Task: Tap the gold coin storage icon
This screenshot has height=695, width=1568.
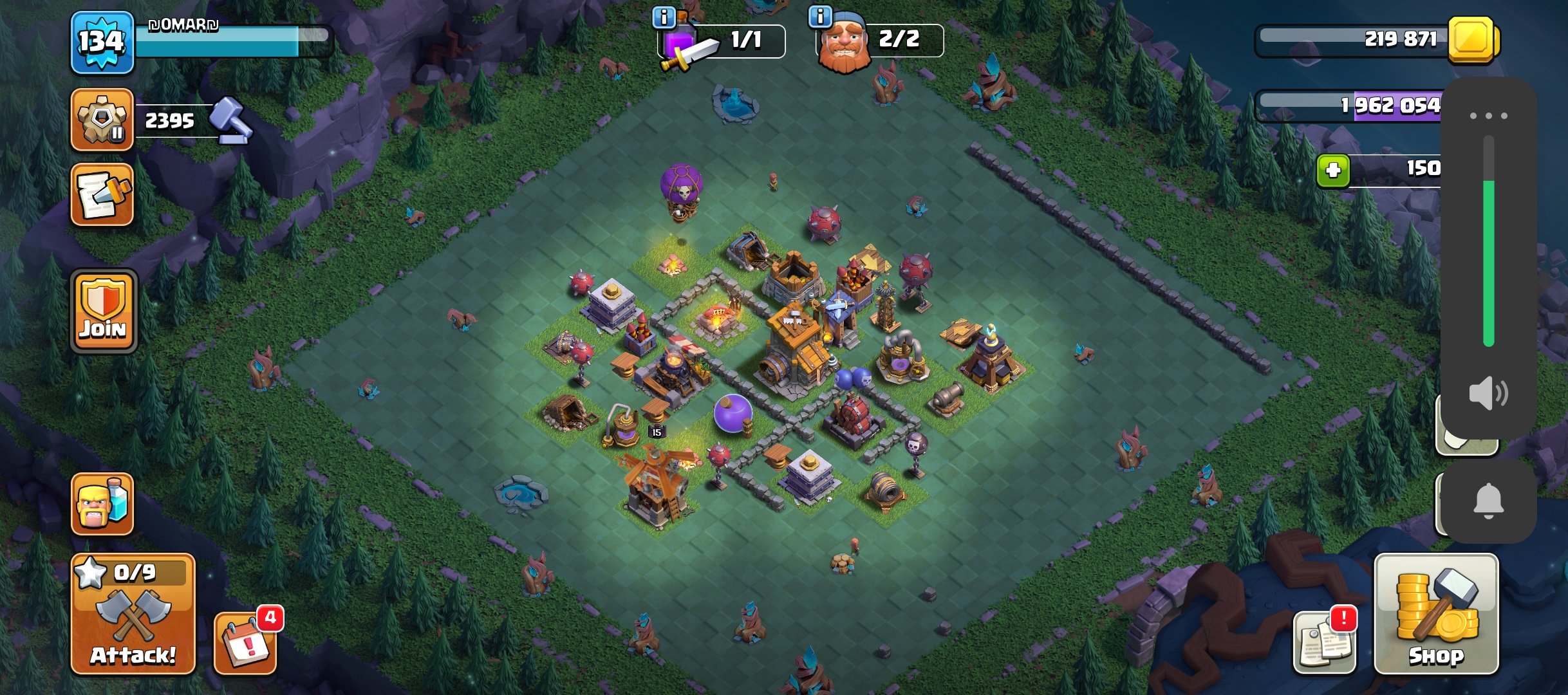Action: (x=1473, y=40)
